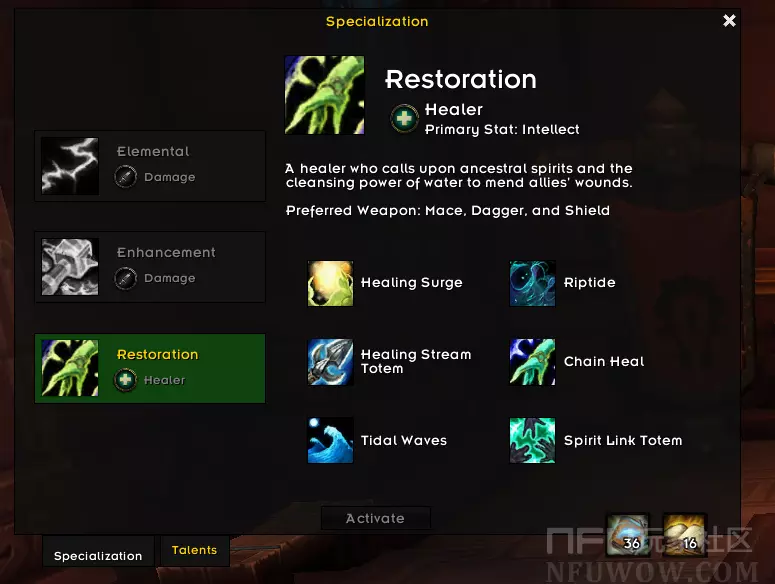Choose the Enhancement specialization
775x584 pixels.
click(x=150, y=267)
